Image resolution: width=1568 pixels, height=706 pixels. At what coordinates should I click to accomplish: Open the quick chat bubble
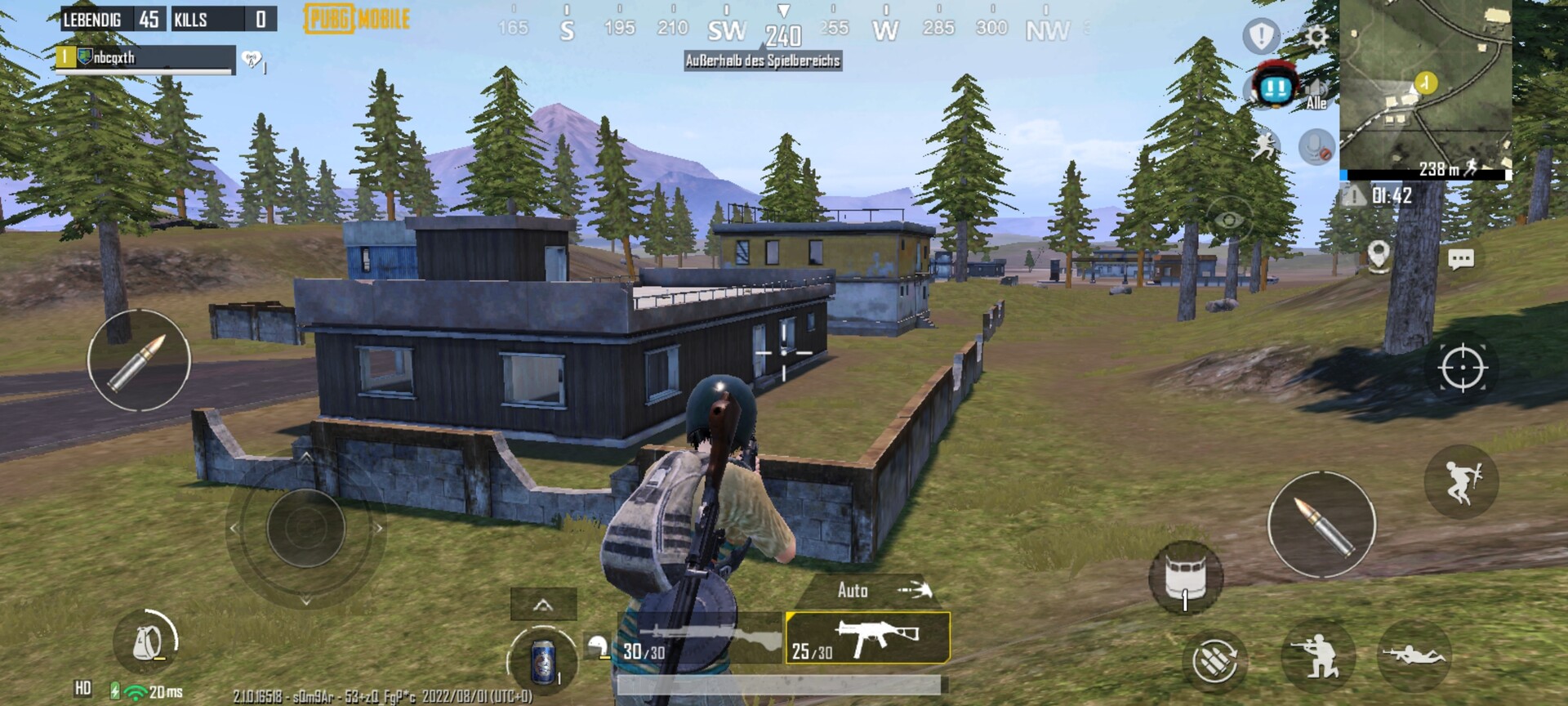tap(1460, 260)
